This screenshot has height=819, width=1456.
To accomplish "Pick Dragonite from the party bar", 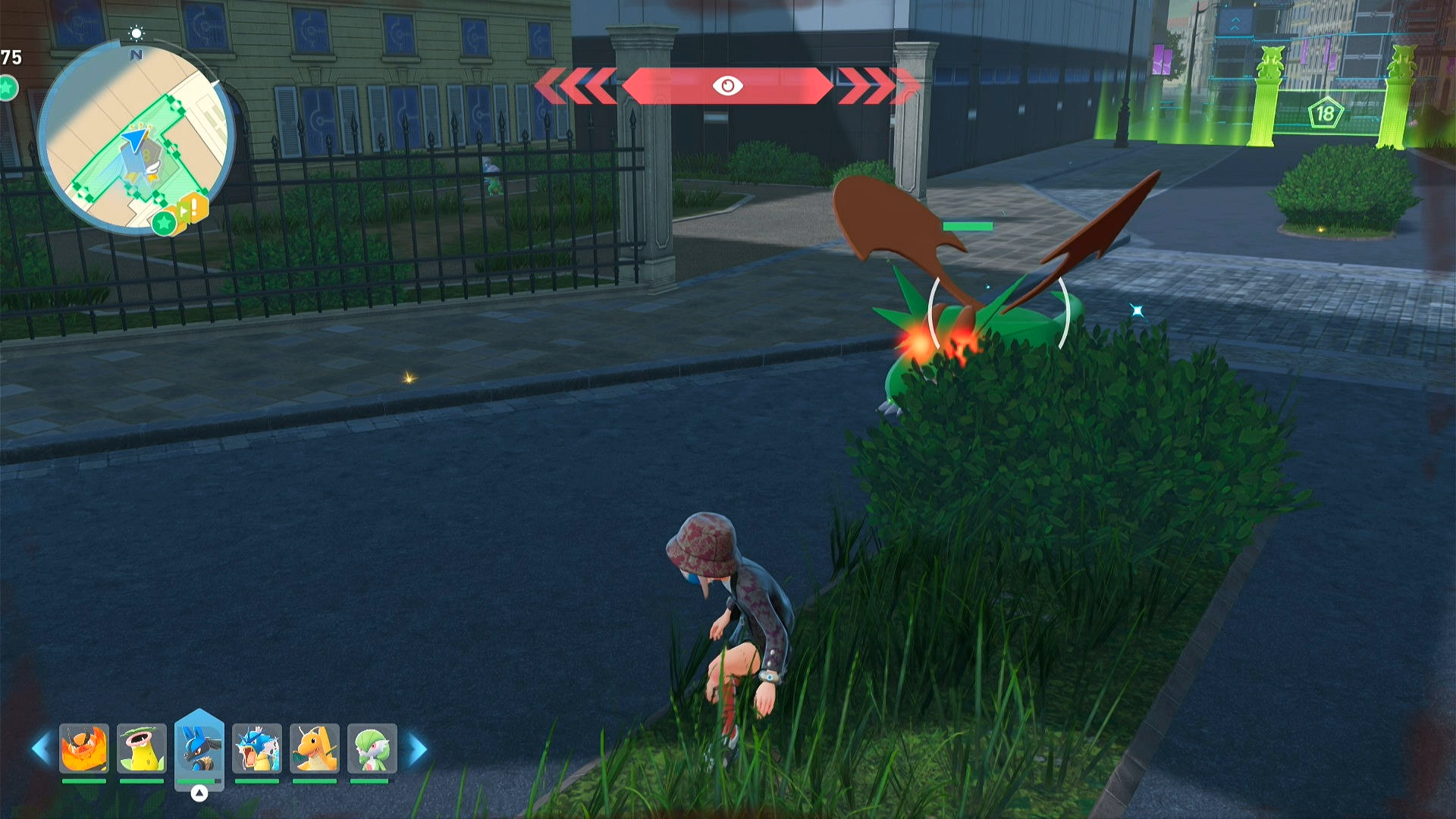I will click(315, 748).
